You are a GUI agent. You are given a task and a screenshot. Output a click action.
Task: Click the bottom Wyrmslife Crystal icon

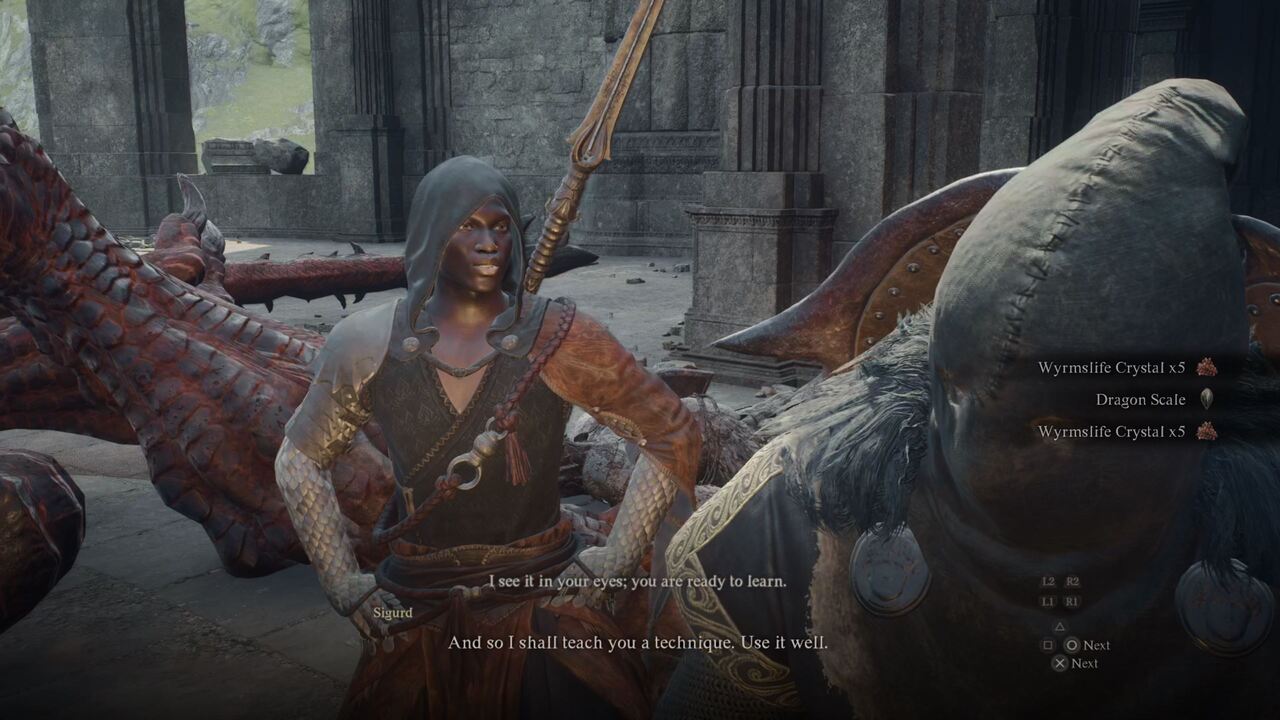[x=1205, y=431]
